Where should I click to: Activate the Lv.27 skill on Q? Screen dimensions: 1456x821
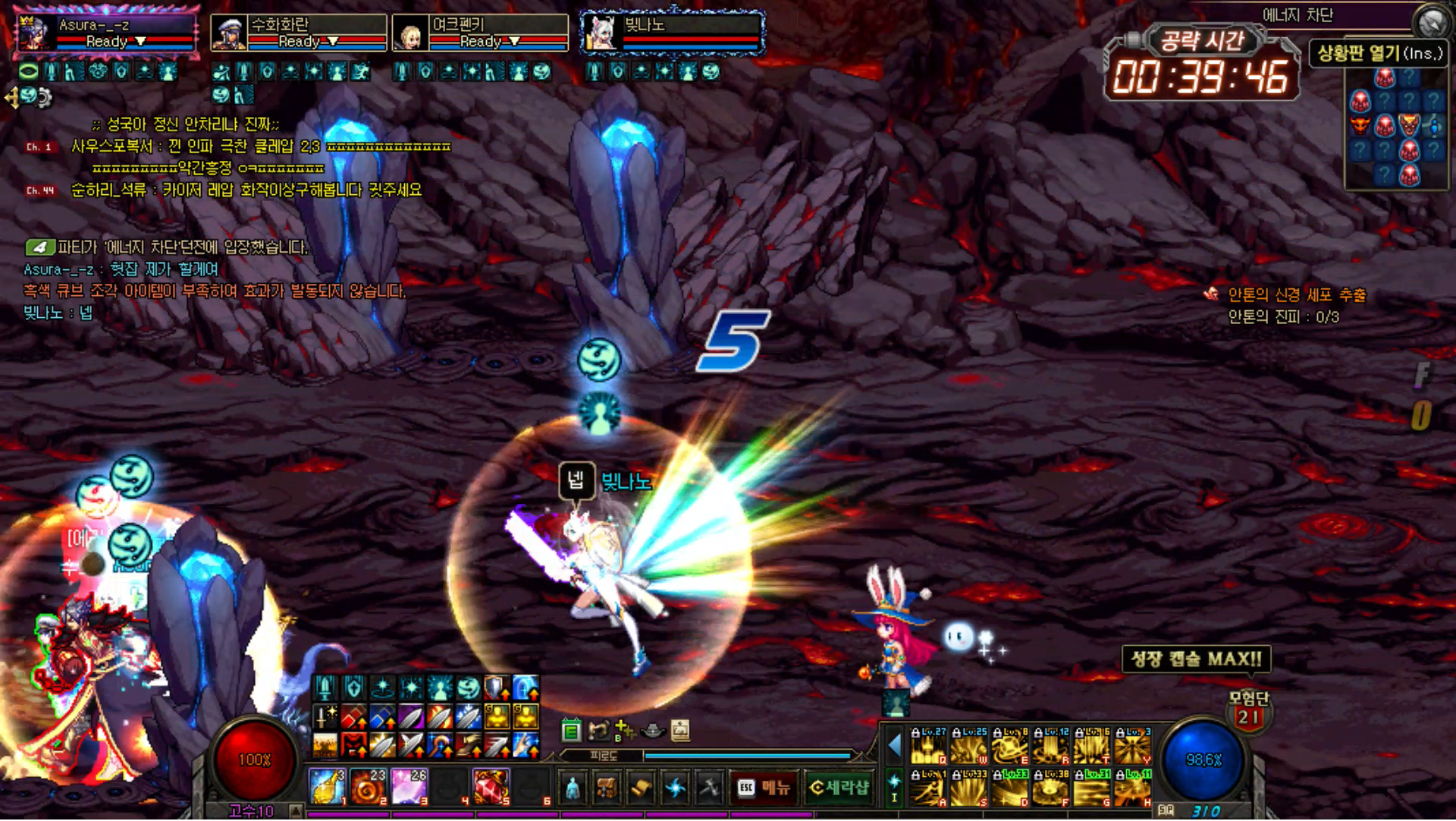[928, 747]
